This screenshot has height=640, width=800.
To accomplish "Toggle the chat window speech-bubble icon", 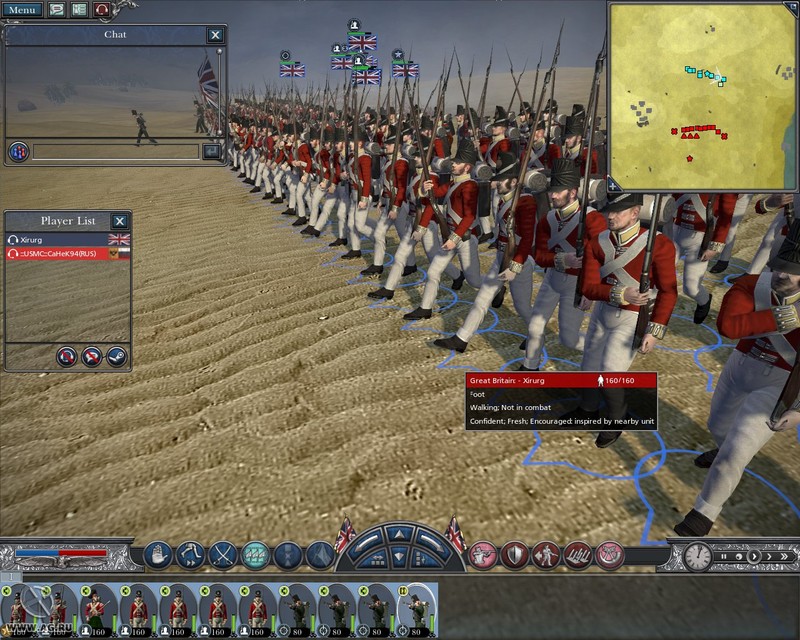I will (x=57, y=10).
